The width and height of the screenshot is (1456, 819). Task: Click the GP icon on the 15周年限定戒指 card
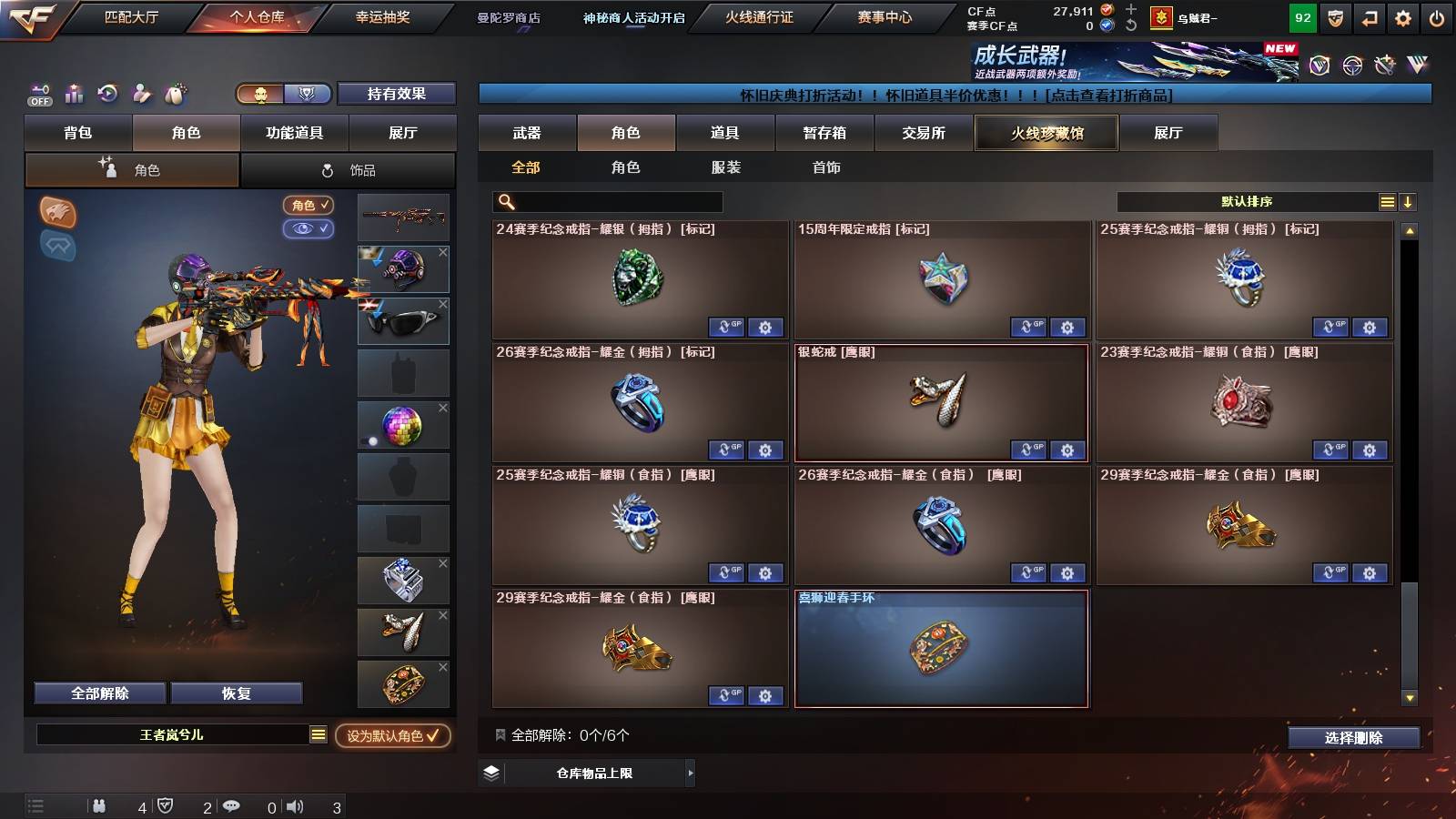coord(1030,327)
